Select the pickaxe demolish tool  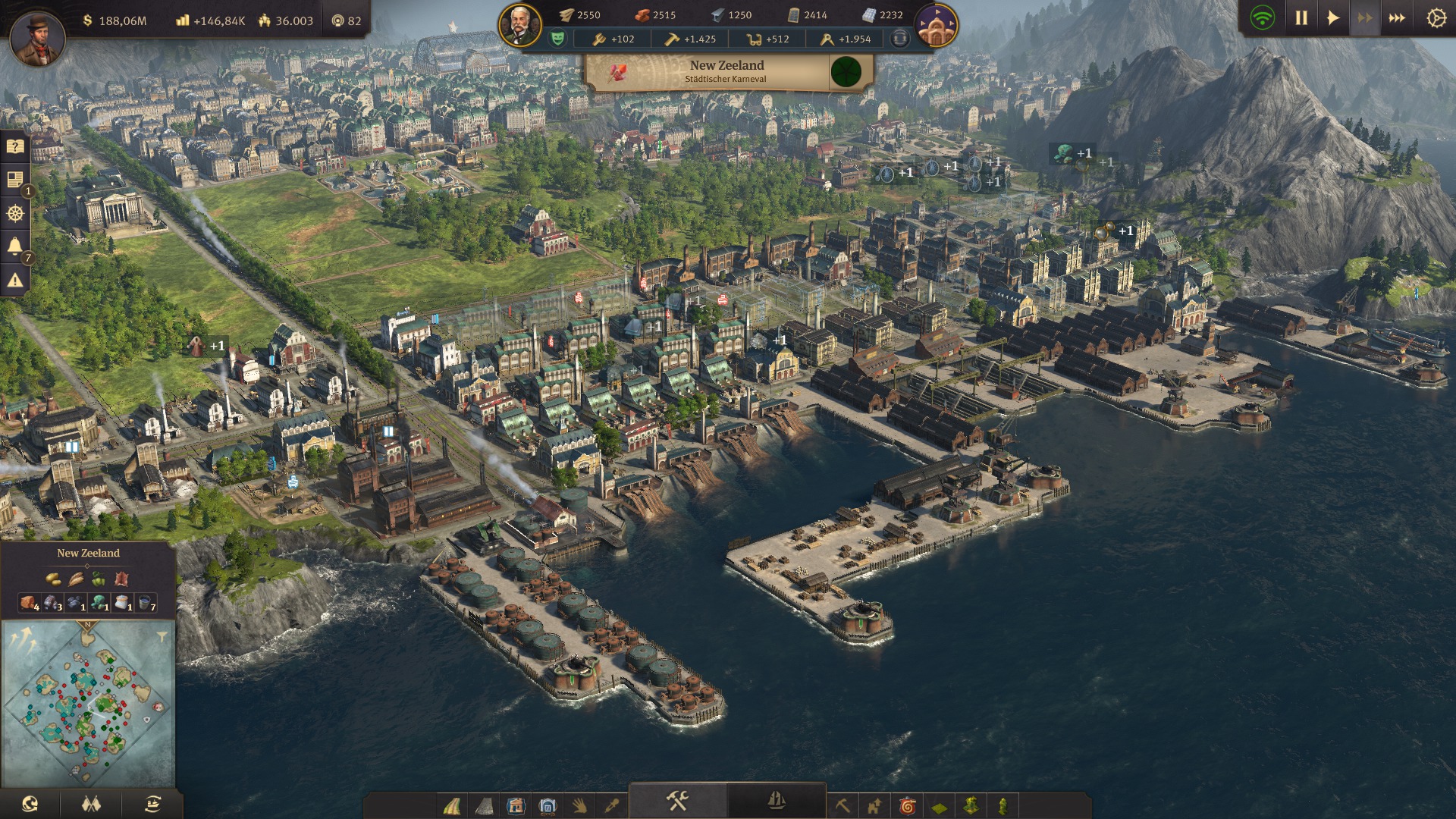point(842,805)
